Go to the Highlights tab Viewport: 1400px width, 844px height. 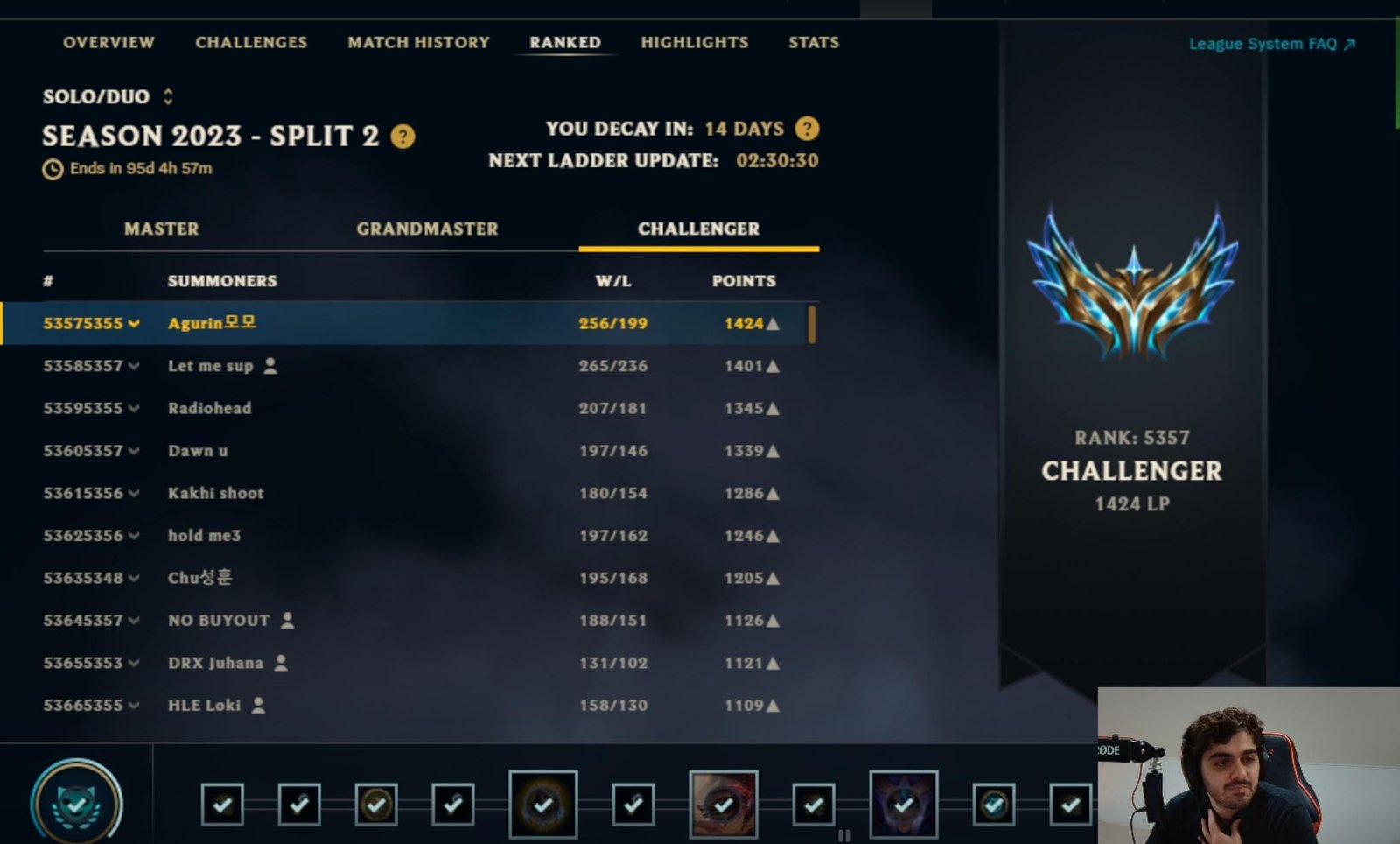[694, 42]
